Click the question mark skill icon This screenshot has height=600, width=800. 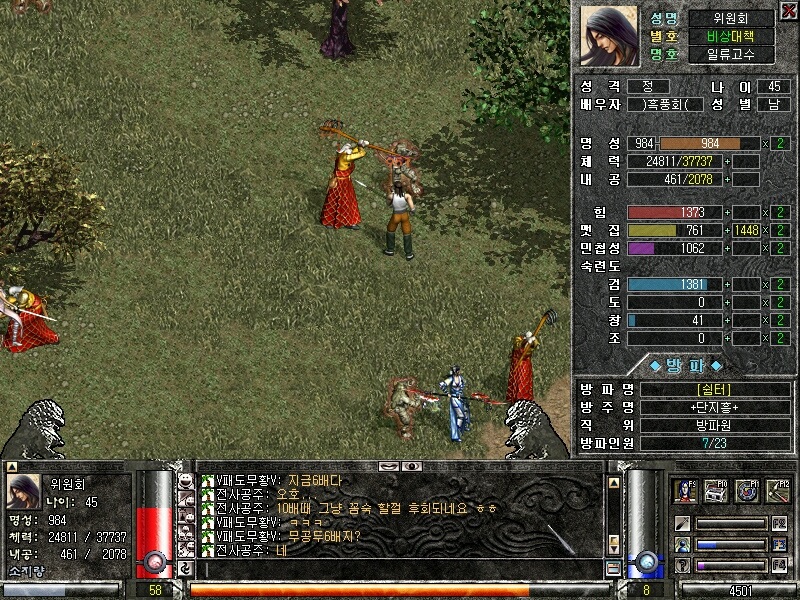(x=682, y=566)
